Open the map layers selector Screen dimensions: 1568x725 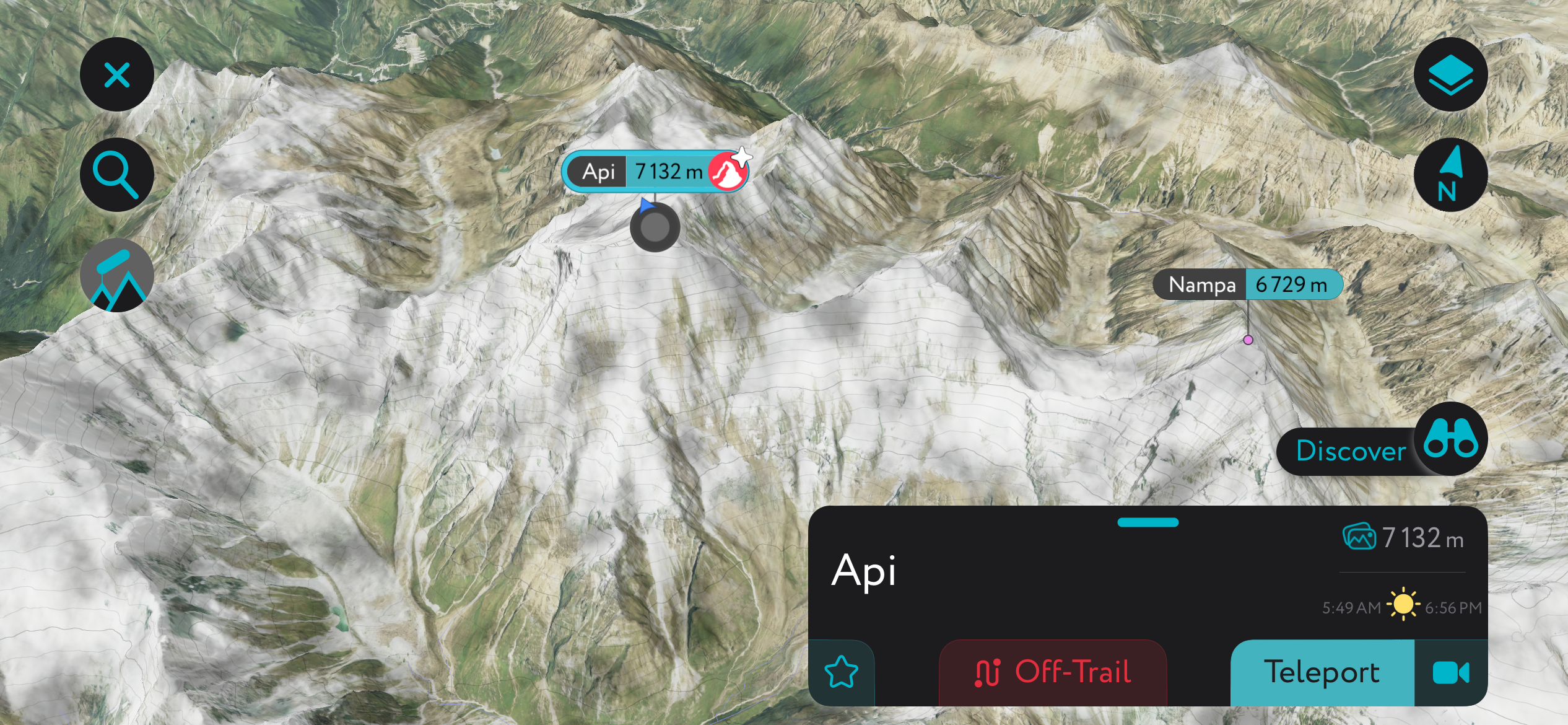[1452, 74]
